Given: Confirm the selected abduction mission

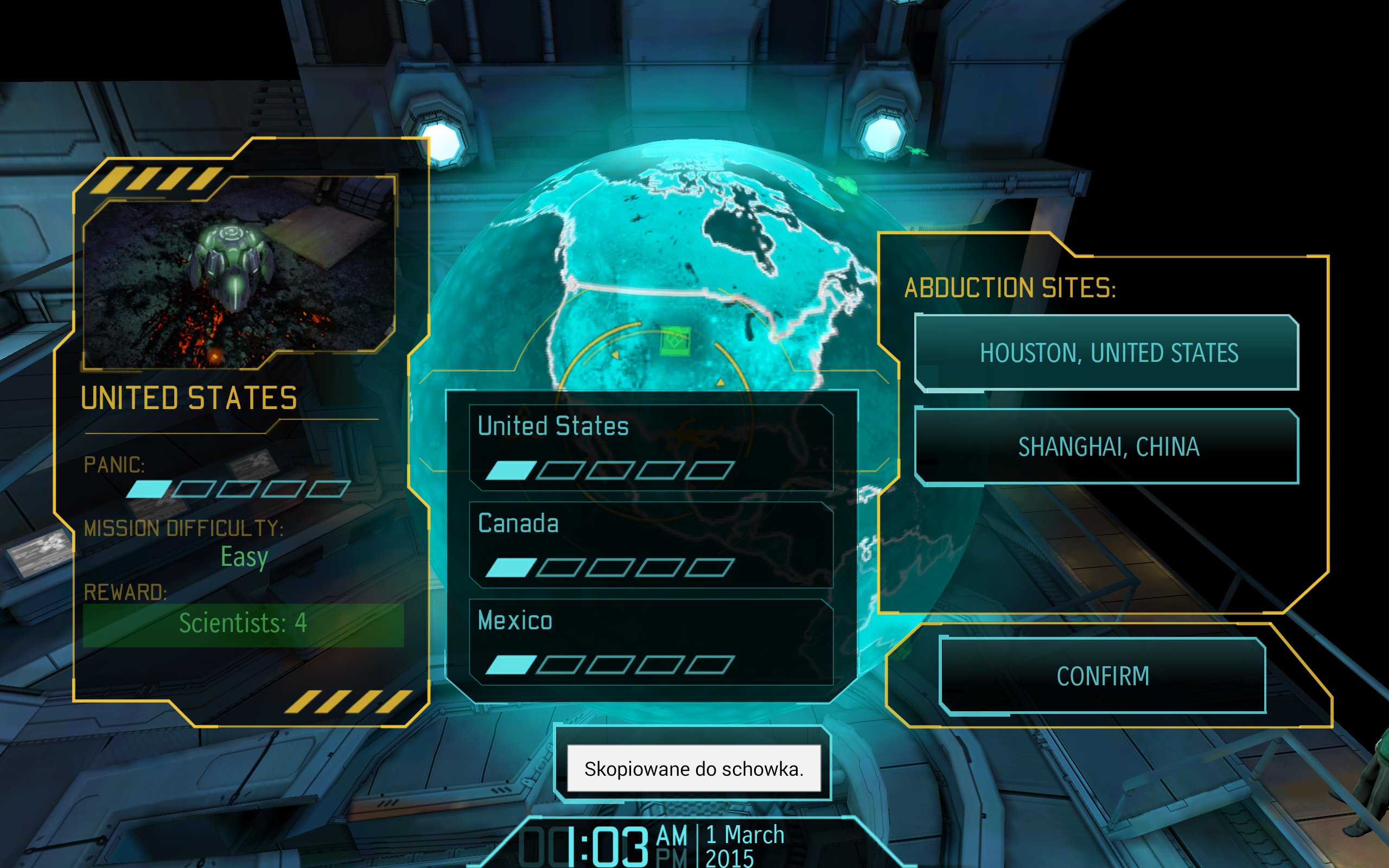Looking at the screenshot, I should [x=1102, y=676].
